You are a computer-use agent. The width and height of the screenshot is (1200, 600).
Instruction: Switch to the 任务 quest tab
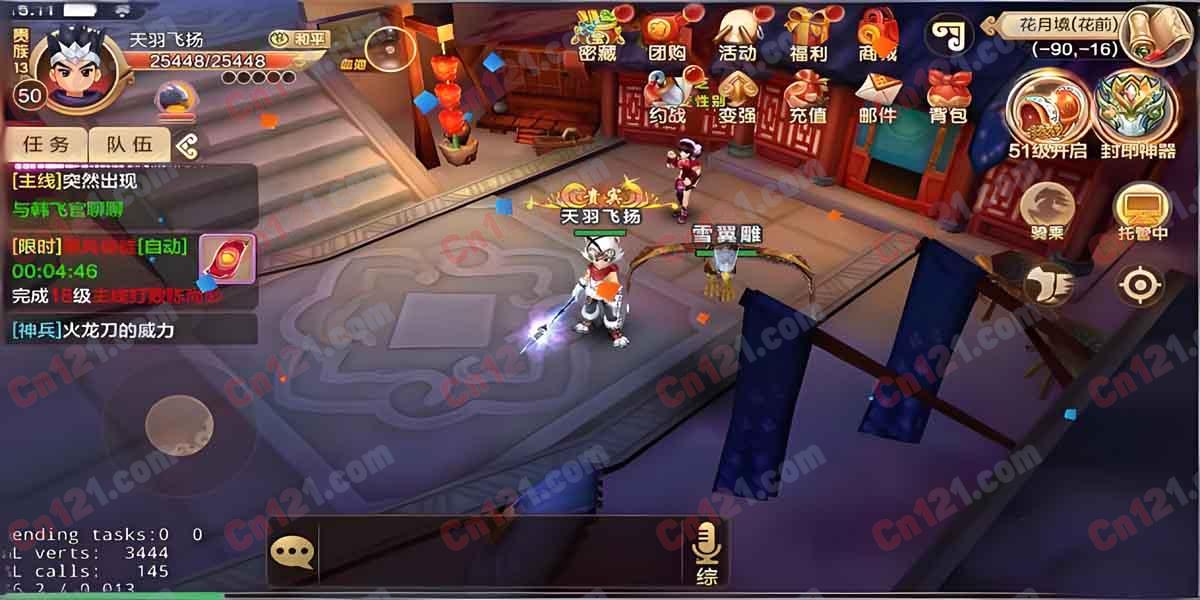[x=46, y=144]
